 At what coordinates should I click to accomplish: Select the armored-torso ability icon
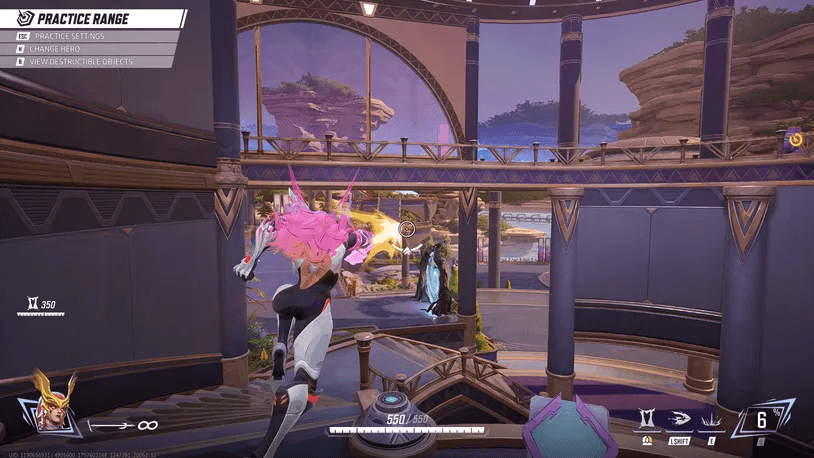point(647,418)
